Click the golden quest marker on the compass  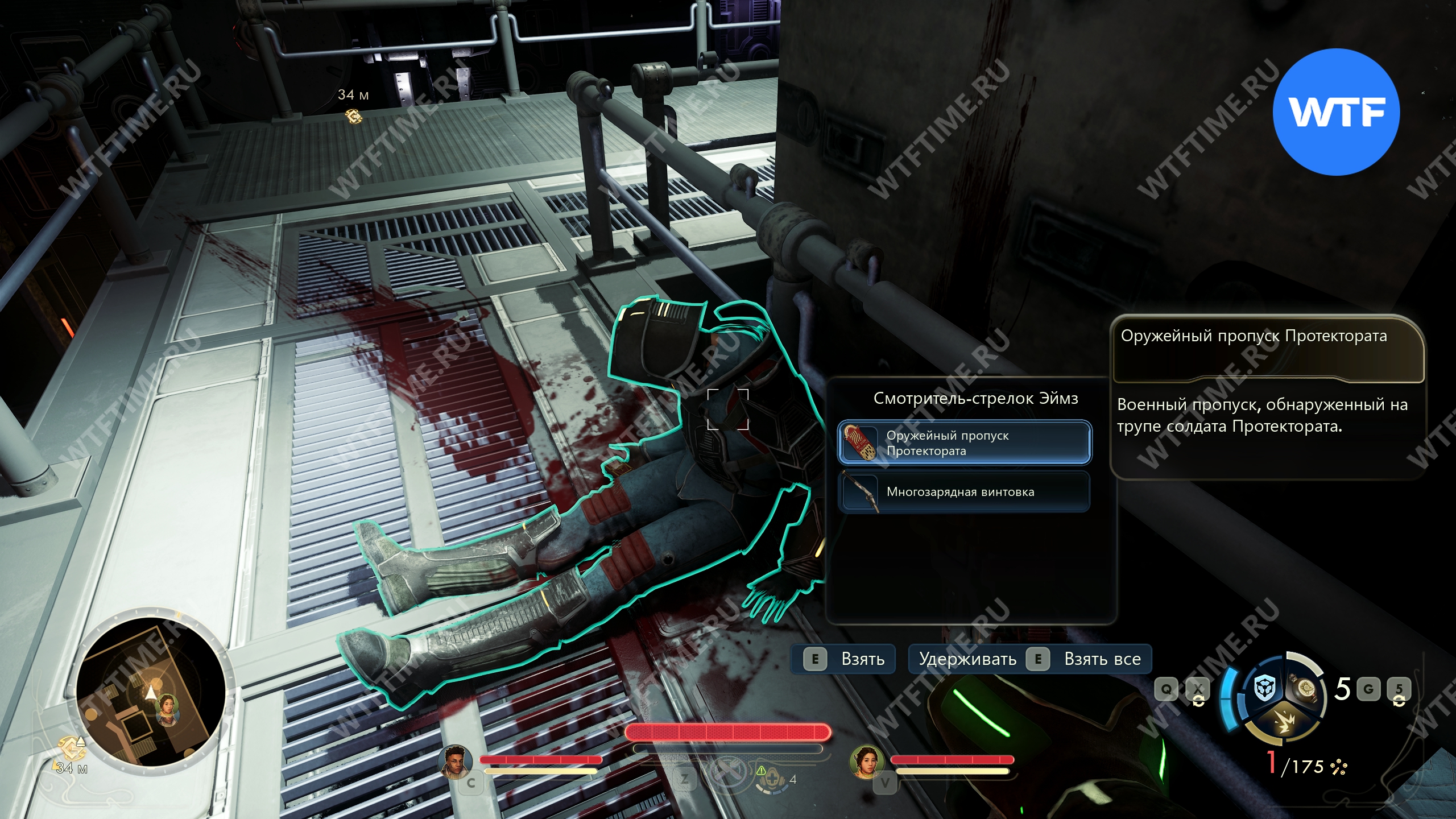tap(353, 117)
